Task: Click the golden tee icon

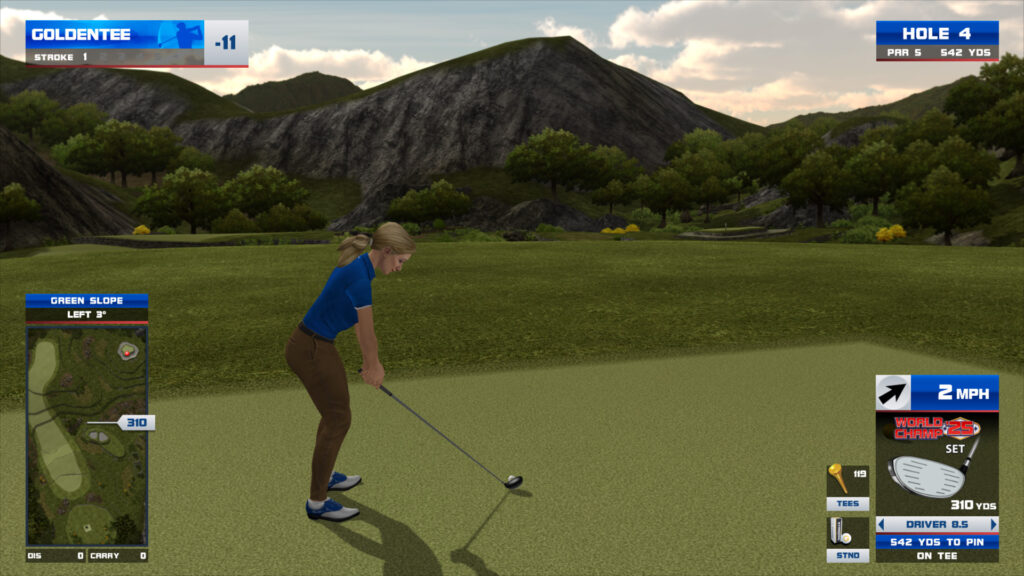Action: point(840,478)
